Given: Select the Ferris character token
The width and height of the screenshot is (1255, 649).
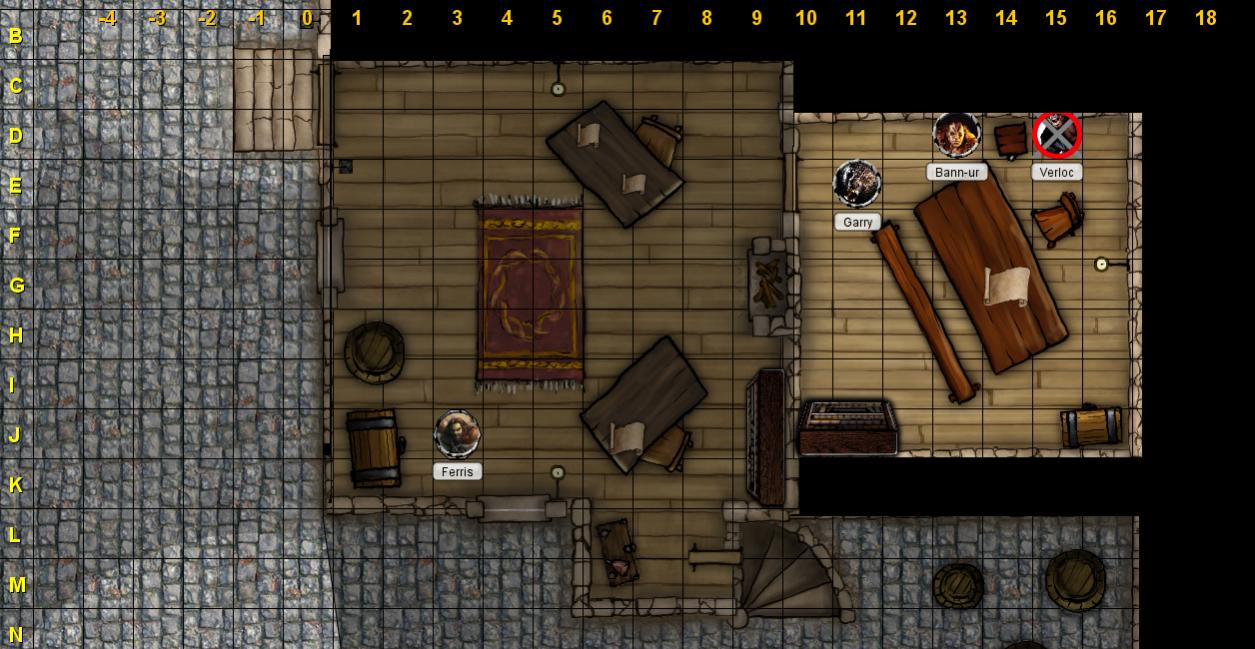Looking at the screenshot, I should (x=457, y=434).
